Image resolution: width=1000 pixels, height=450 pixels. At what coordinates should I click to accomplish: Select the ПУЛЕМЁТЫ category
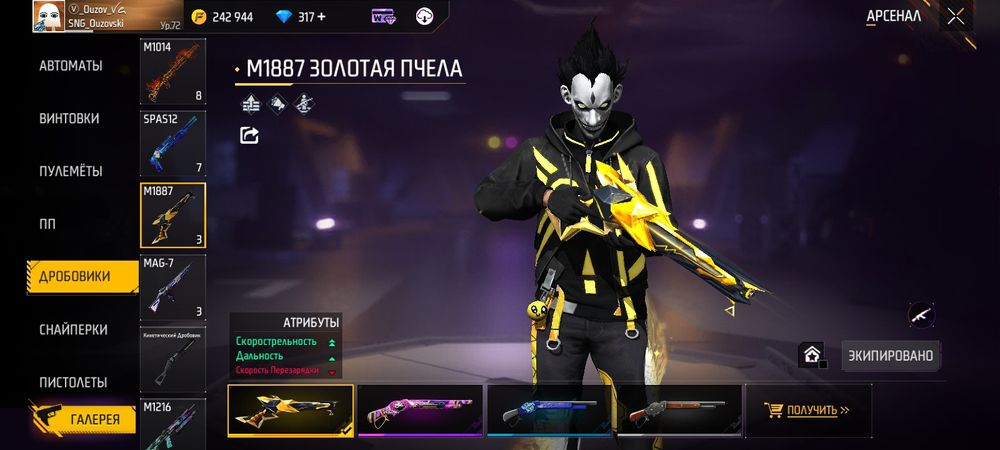click(x=71, y=171)
